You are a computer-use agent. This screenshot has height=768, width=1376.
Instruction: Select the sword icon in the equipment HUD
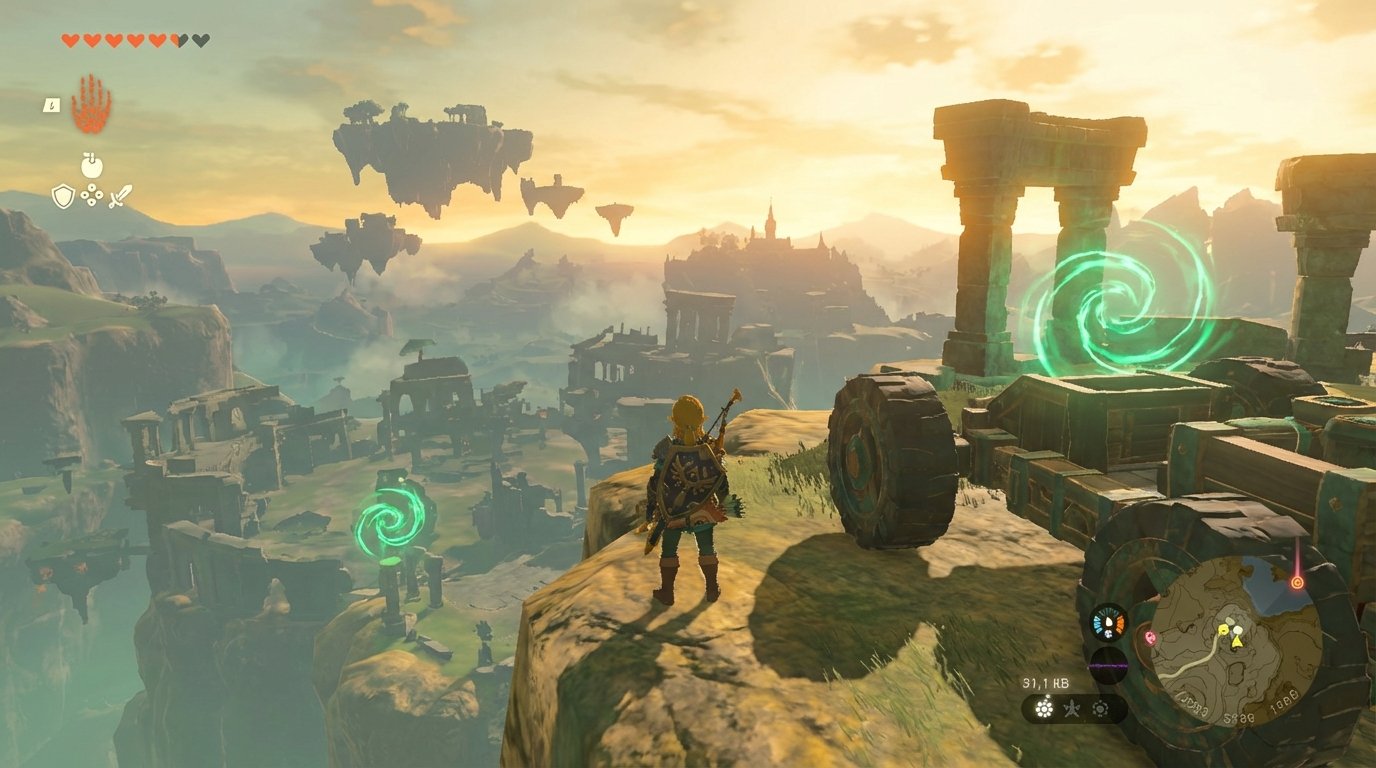[122, 195]
